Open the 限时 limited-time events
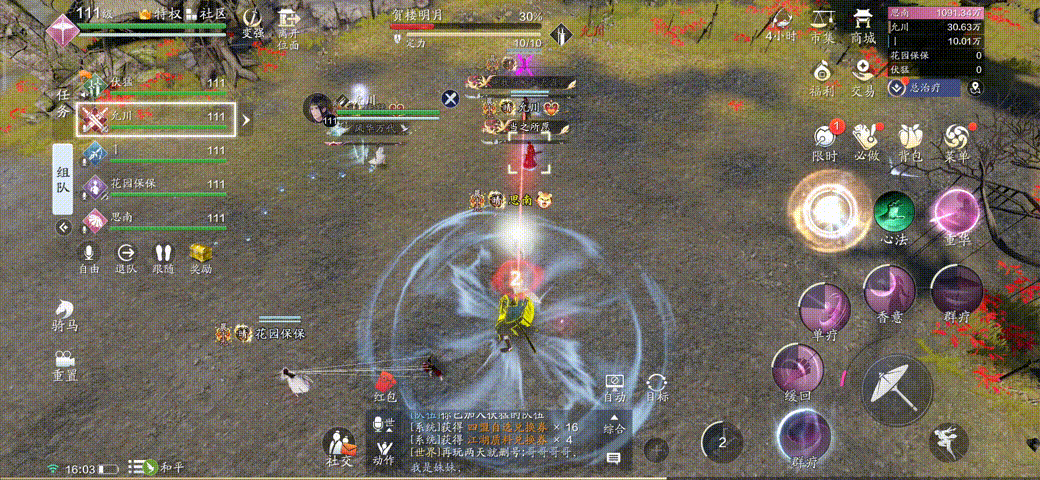The height and width of the screenshot is (480, 1040). point(824,140)
